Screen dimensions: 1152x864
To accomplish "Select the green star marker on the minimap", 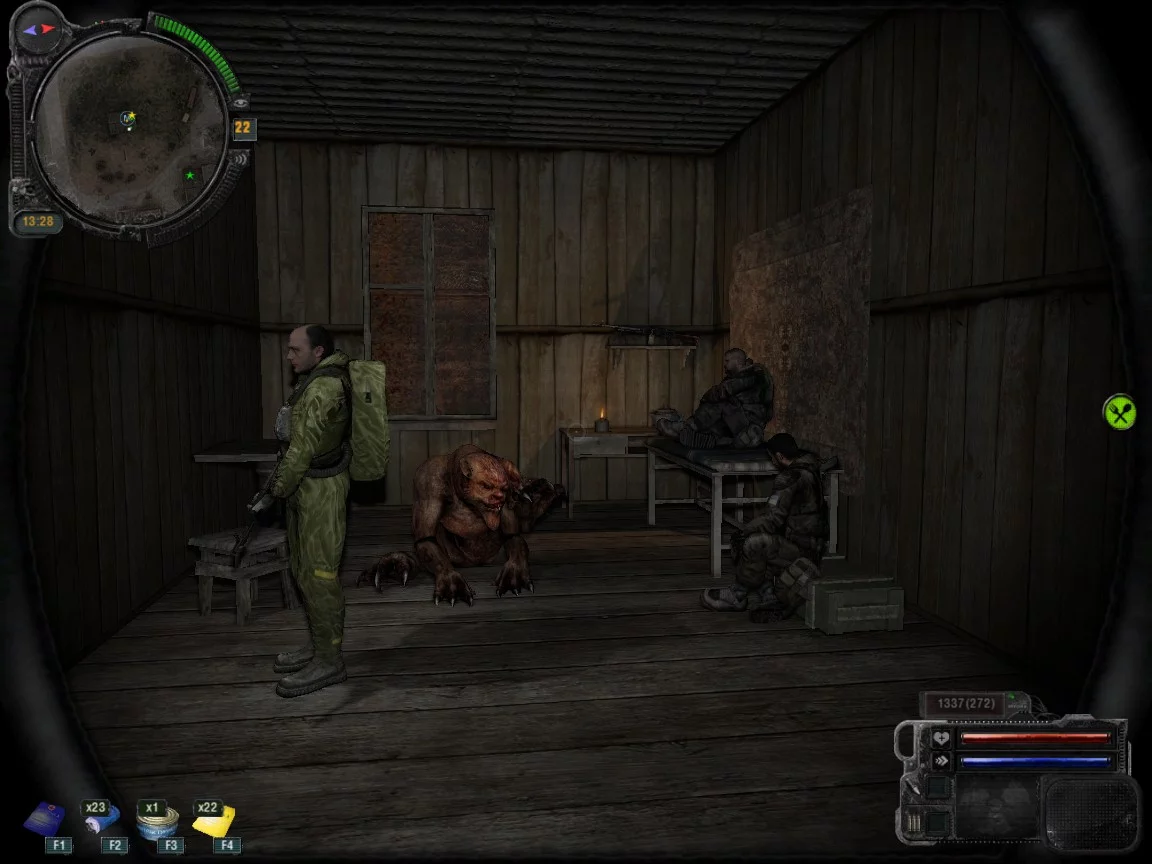I will [x=189, y=176].
